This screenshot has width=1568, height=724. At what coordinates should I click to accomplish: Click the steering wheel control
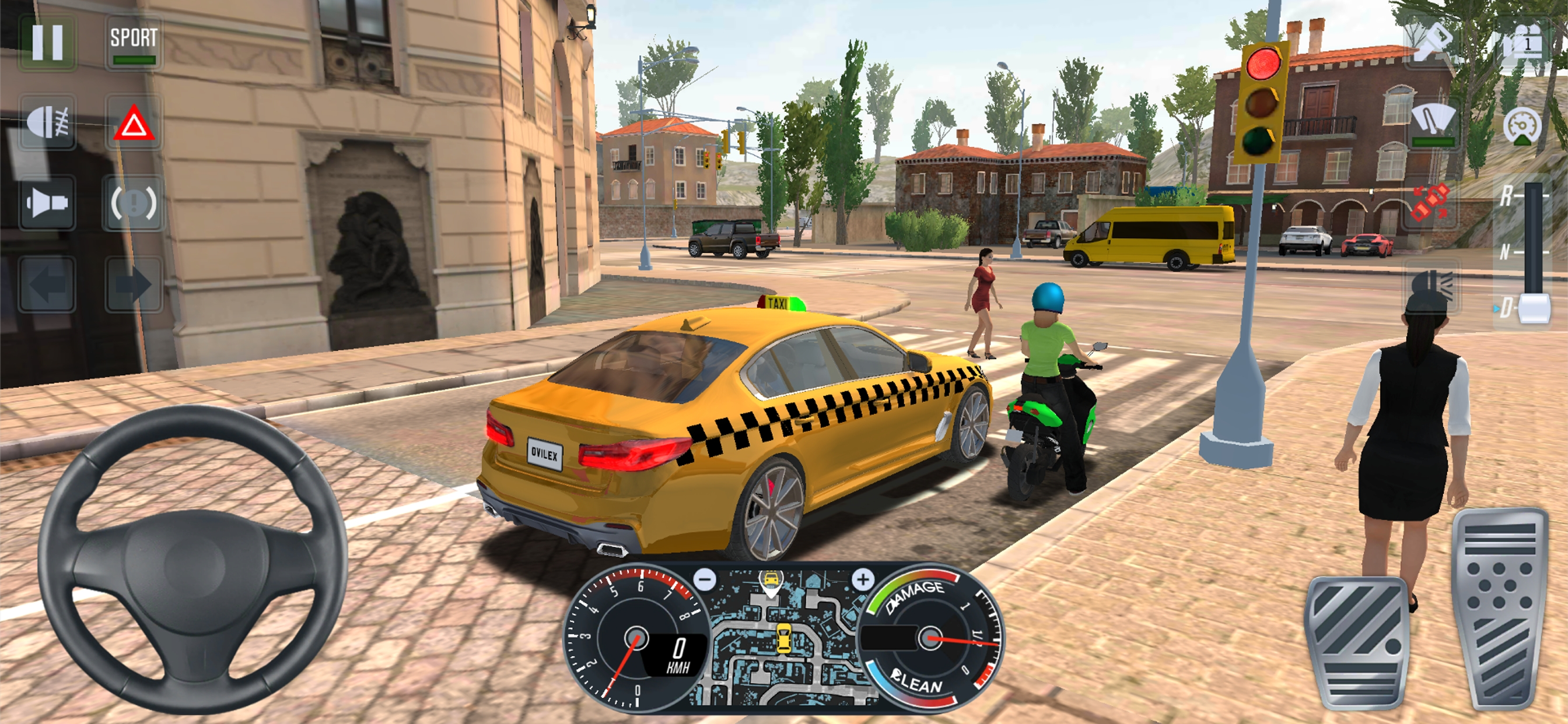pos(192,560)
